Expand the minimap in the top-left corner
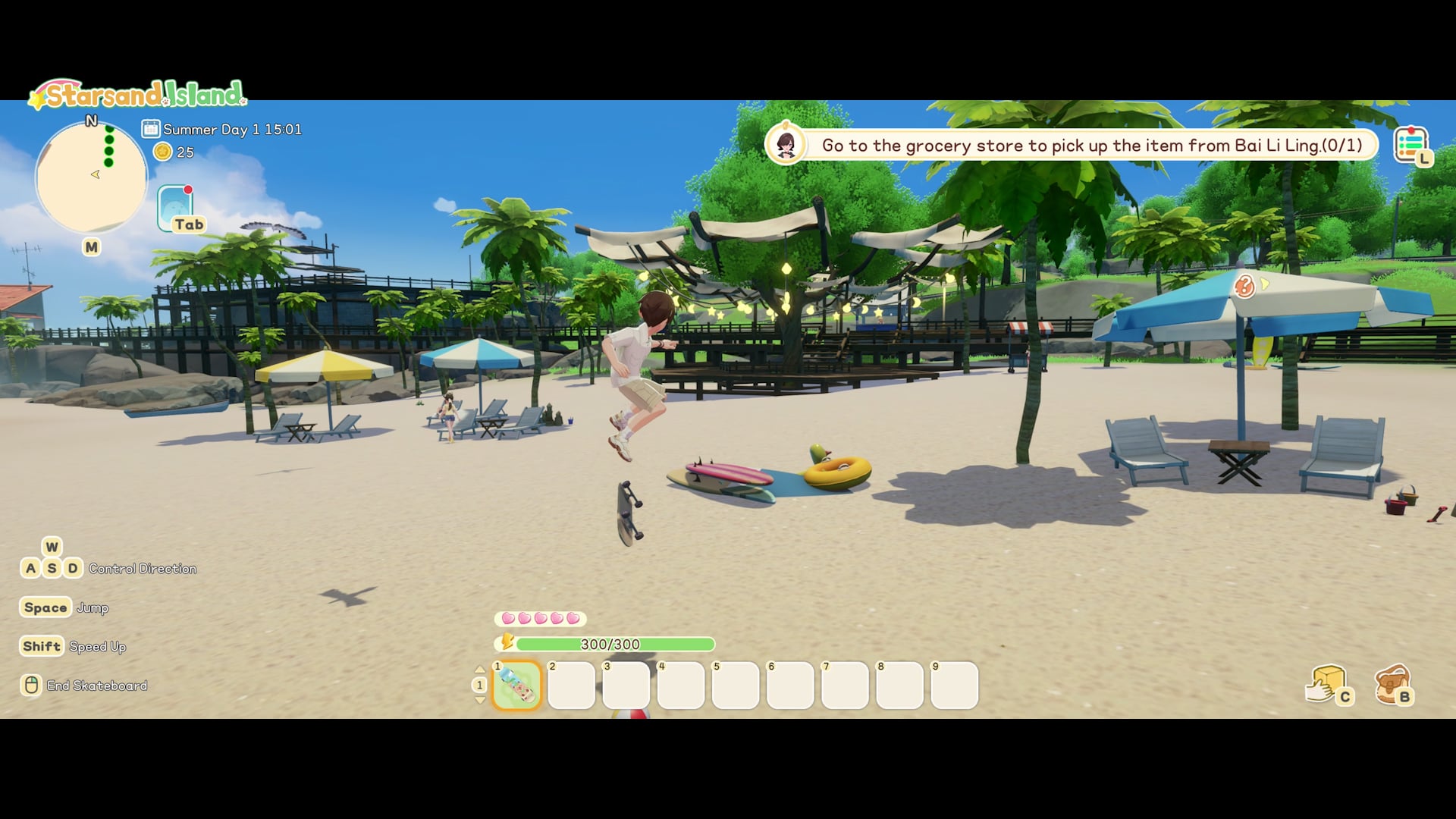Screen dimensions: 1456x819 [x=91, y=176]
